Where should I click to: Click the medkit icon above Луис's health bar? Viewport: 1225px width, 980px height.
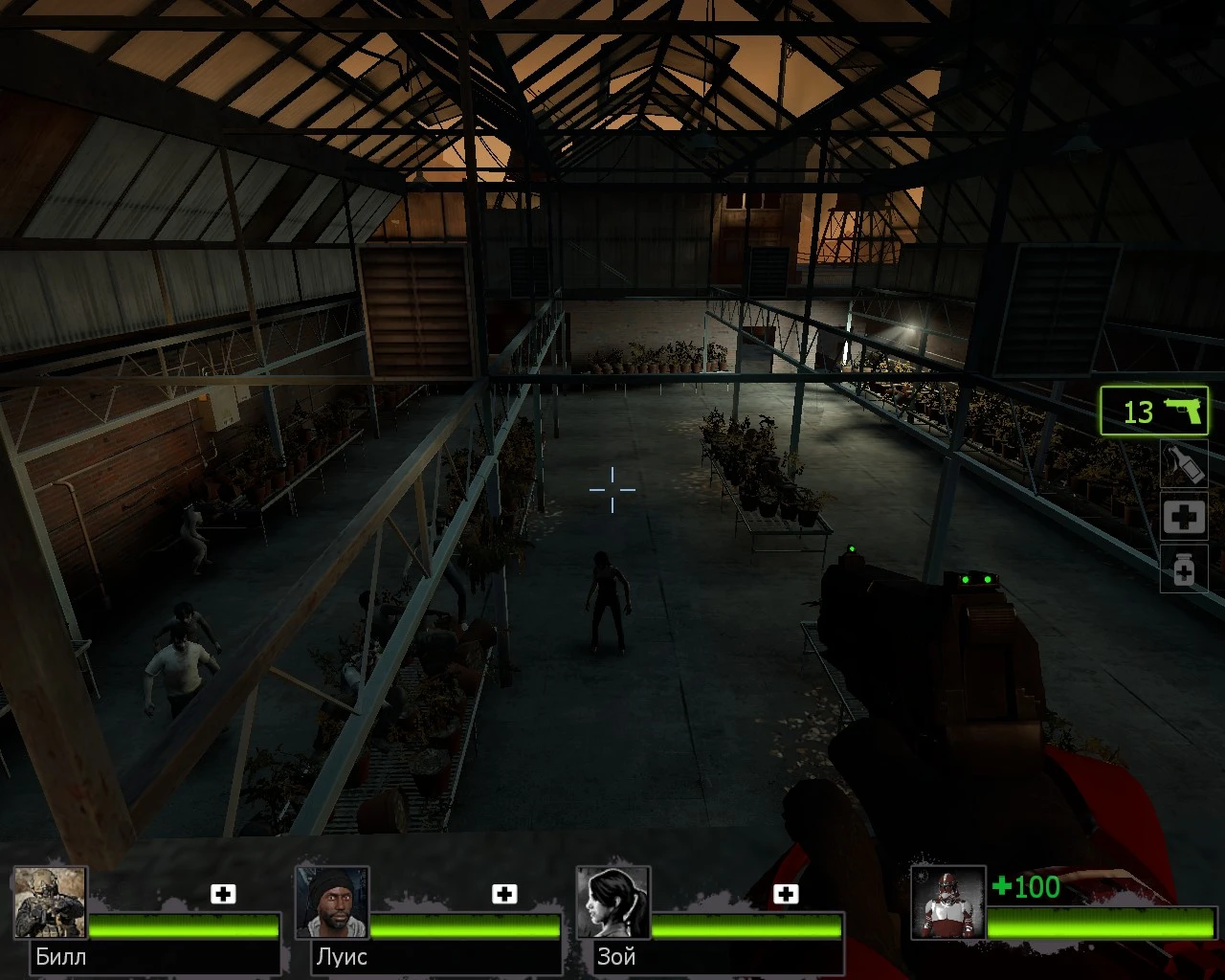(505, 894)
